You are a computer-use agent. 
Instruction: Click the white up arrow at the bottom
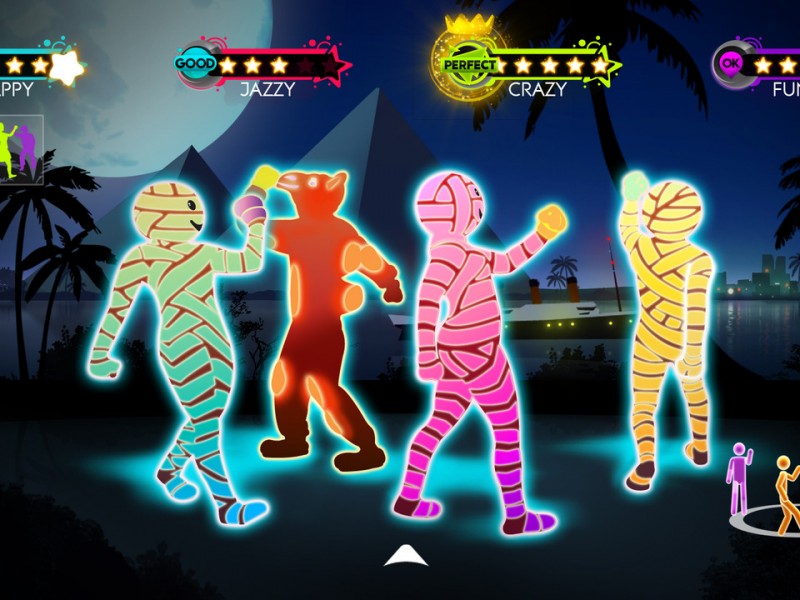(406, 556)
